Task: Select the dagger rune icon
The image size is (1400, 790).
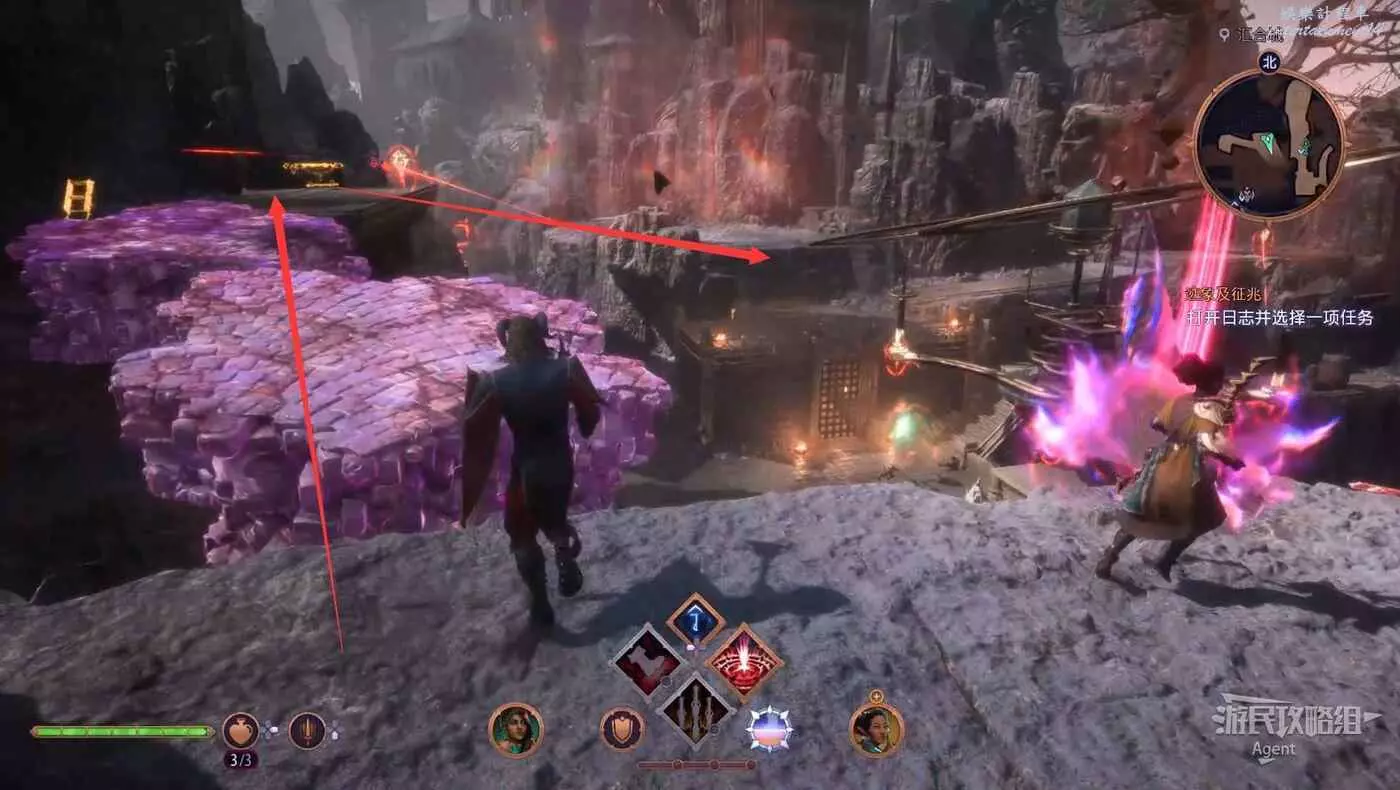Action: tap(307, 731)
